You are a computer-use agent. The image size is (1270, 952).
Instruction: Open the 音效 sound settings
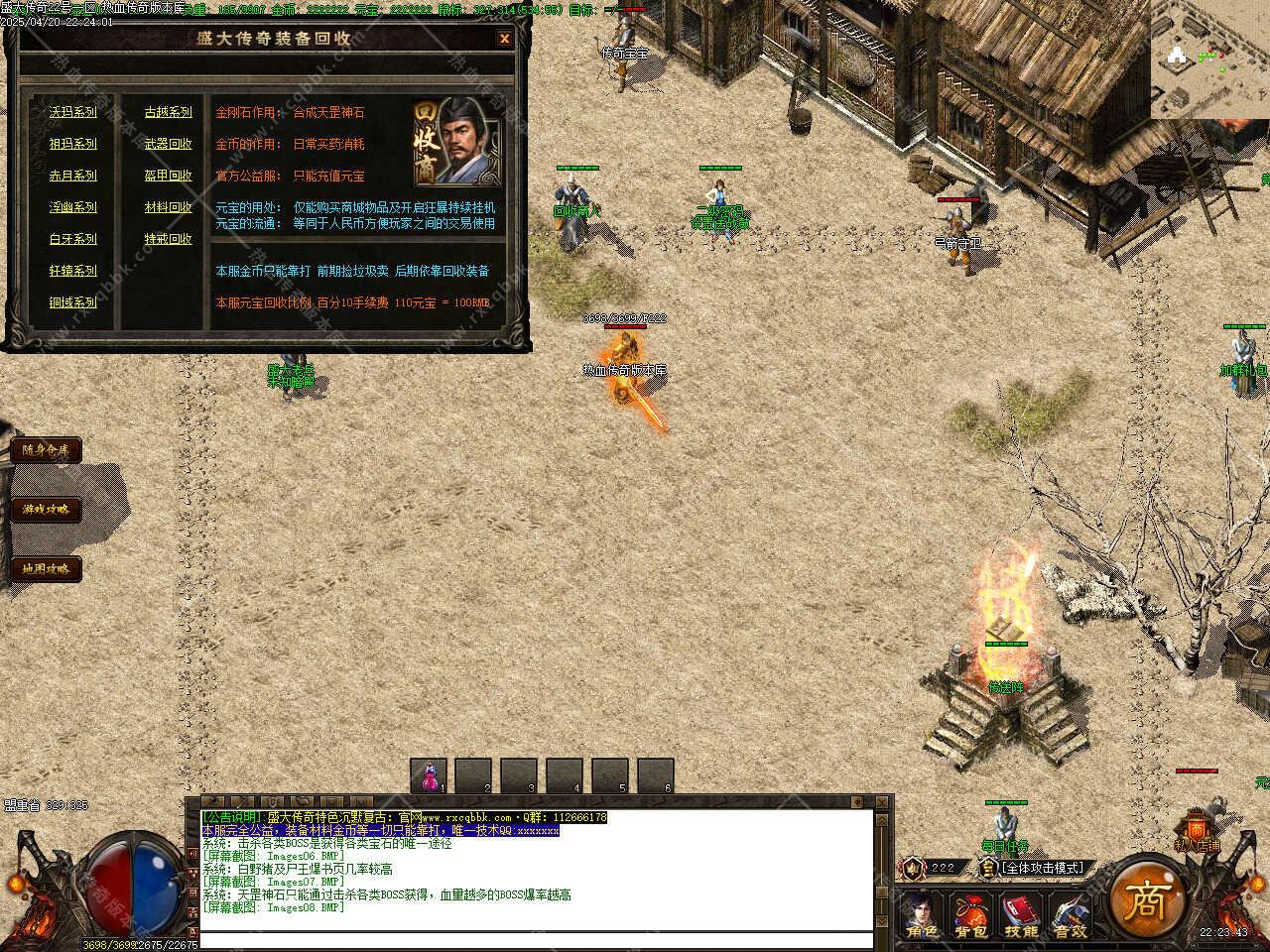point(1070,916)
